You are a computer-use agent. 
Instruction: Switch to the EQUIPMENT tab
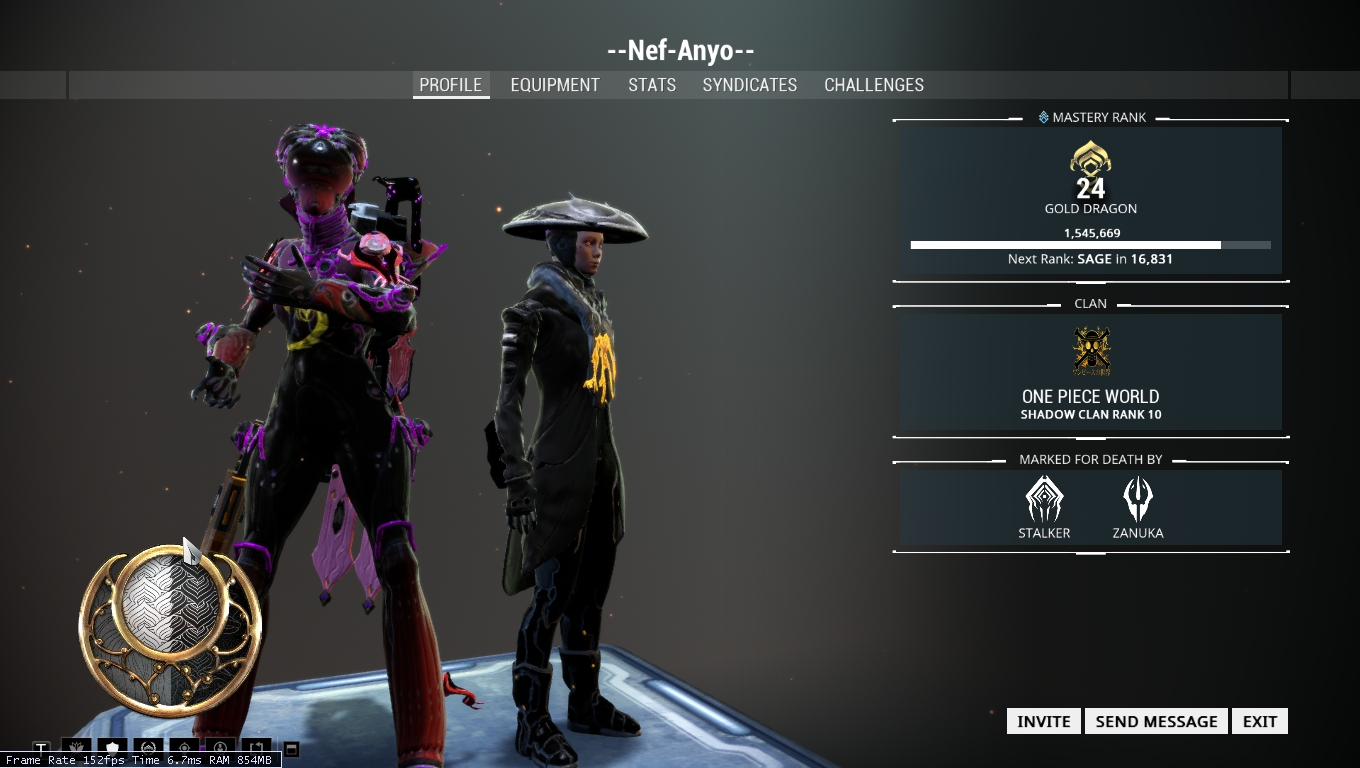tap(555, 85)
